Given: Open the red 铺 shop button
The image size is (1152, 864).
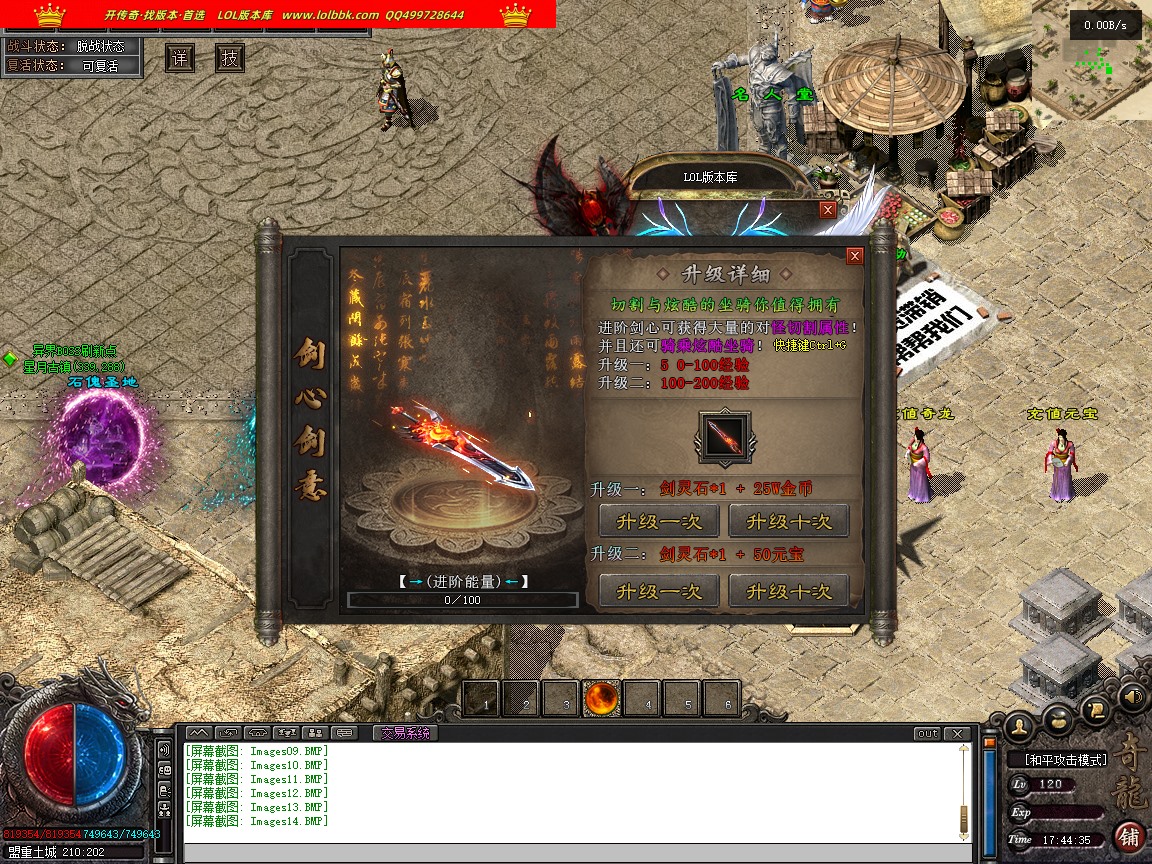Looking at the screenshot, I should pyautogui.click(x=1129, y=836).
